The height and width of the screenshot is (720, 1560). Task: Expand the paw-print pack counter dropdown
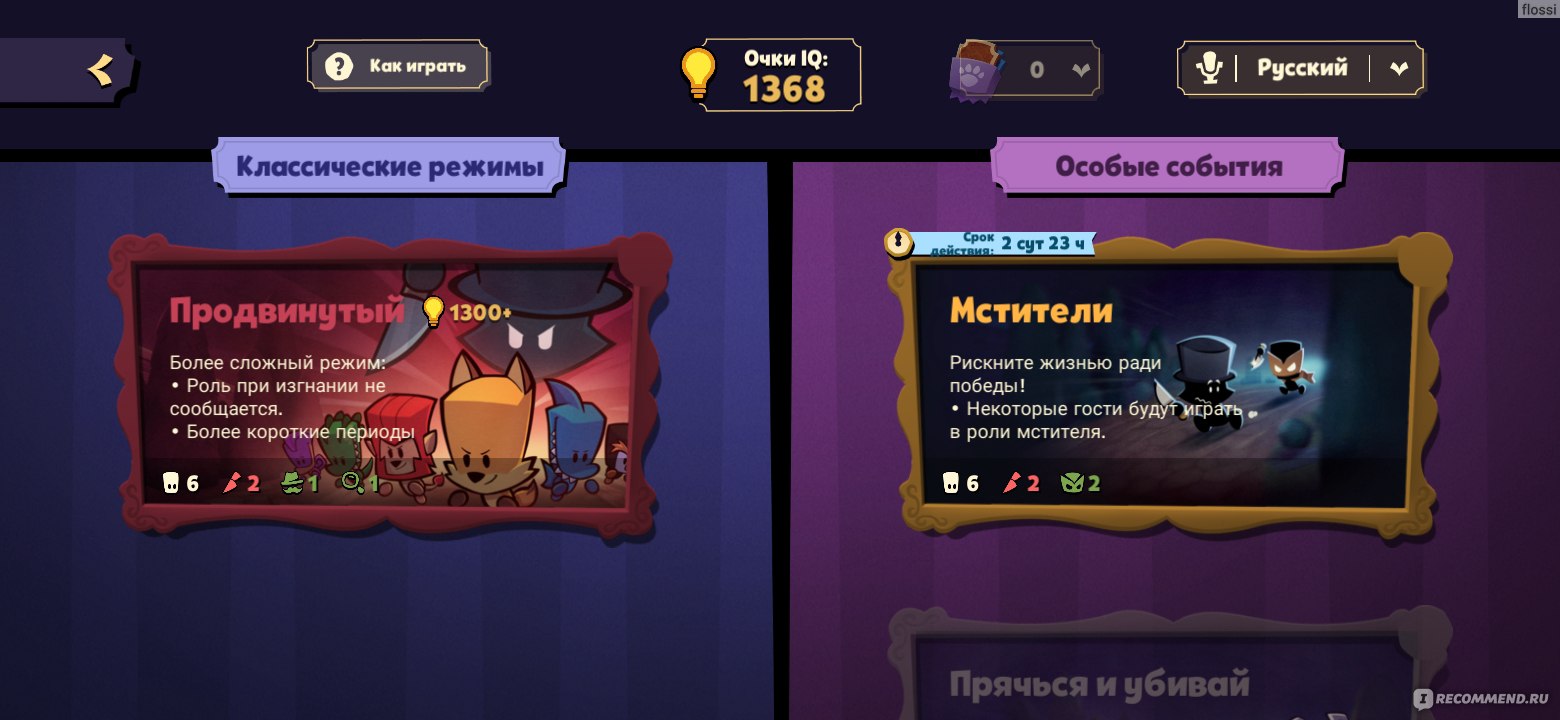(1080, 69)
